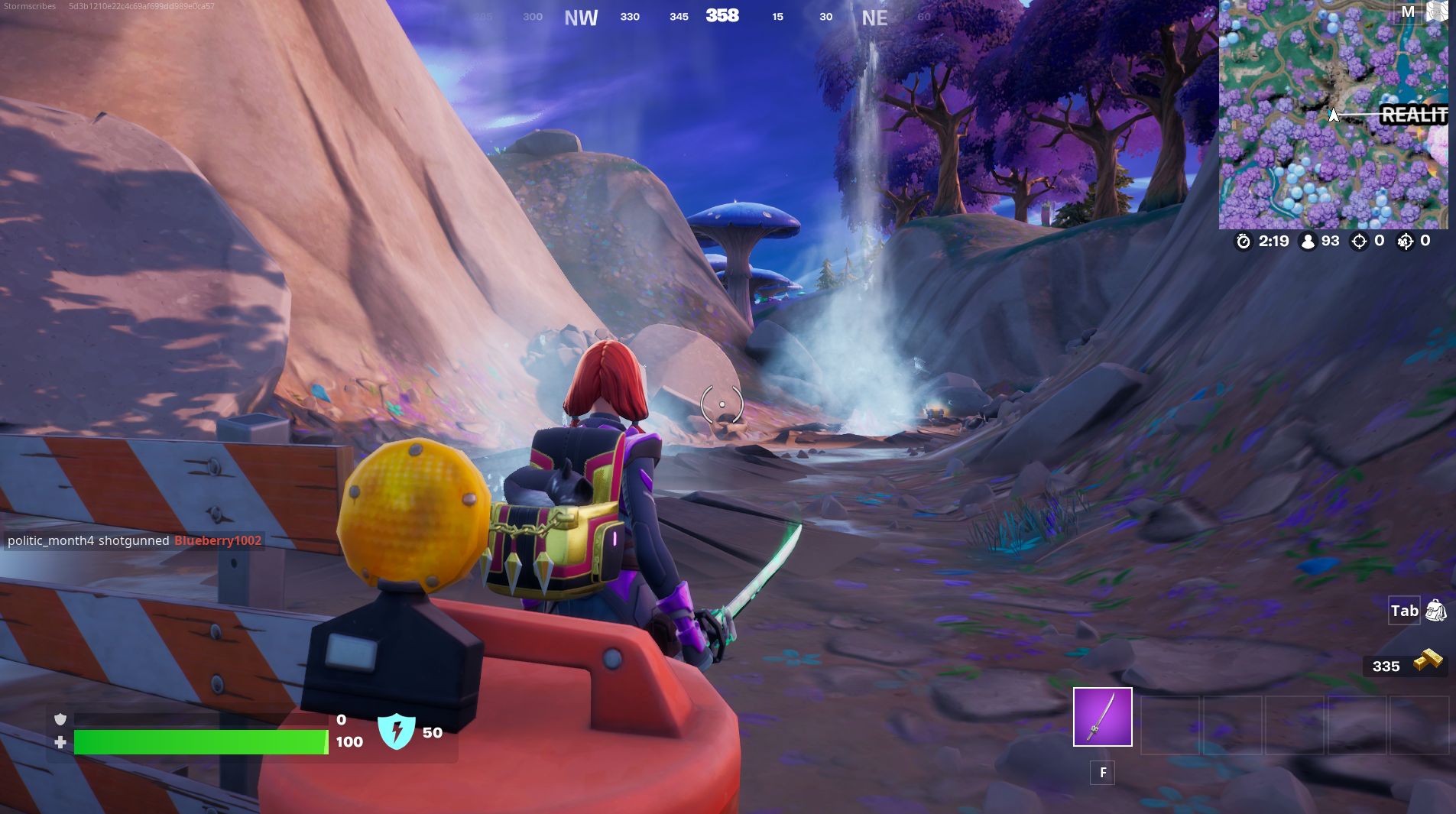Screen dimensions: 1456x814
Task: Click the health cross icon beside the health bar
Action: click(x=61, y=741)
